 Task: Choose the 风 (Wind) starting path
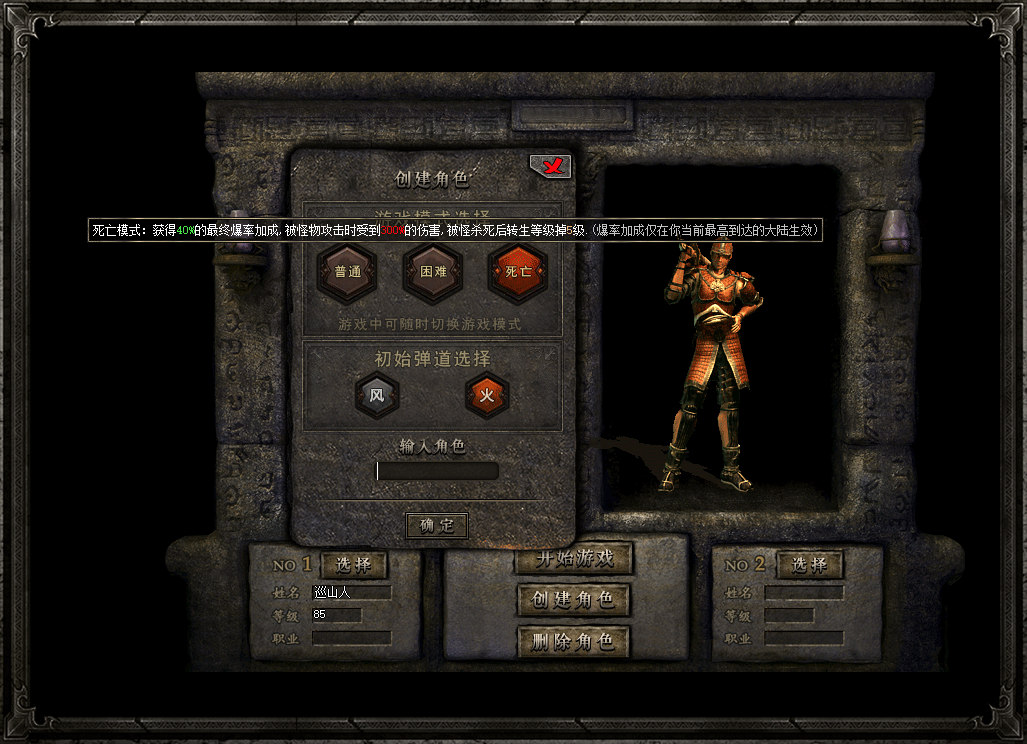pos(377,396)
